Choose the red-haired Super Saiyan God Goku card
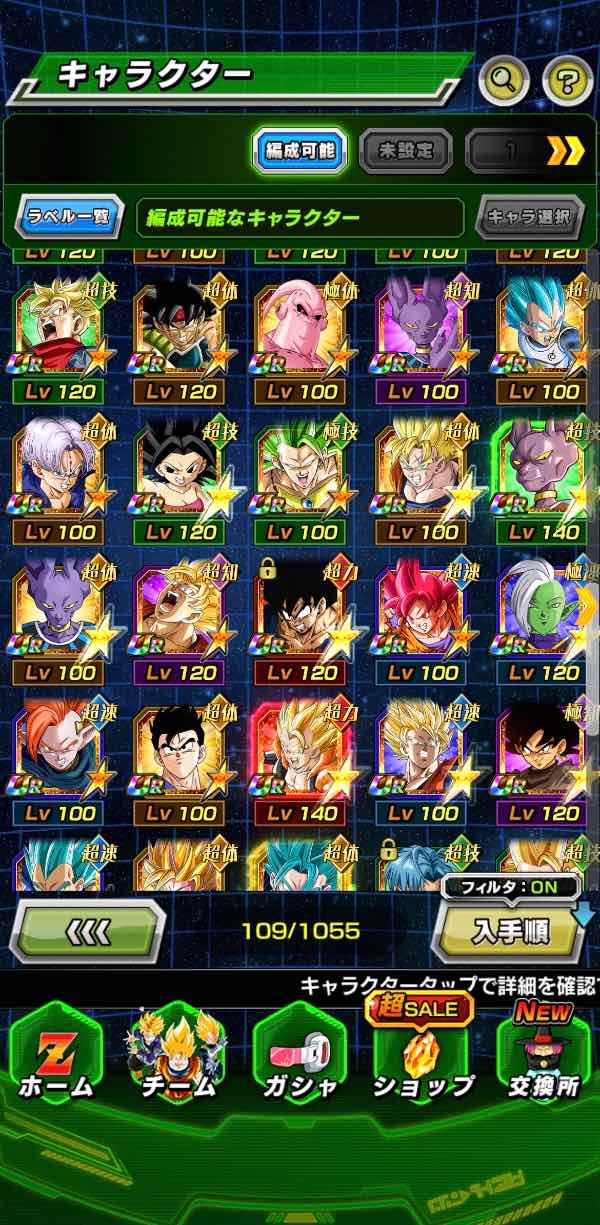The image size is (600, 1225). 422,622
